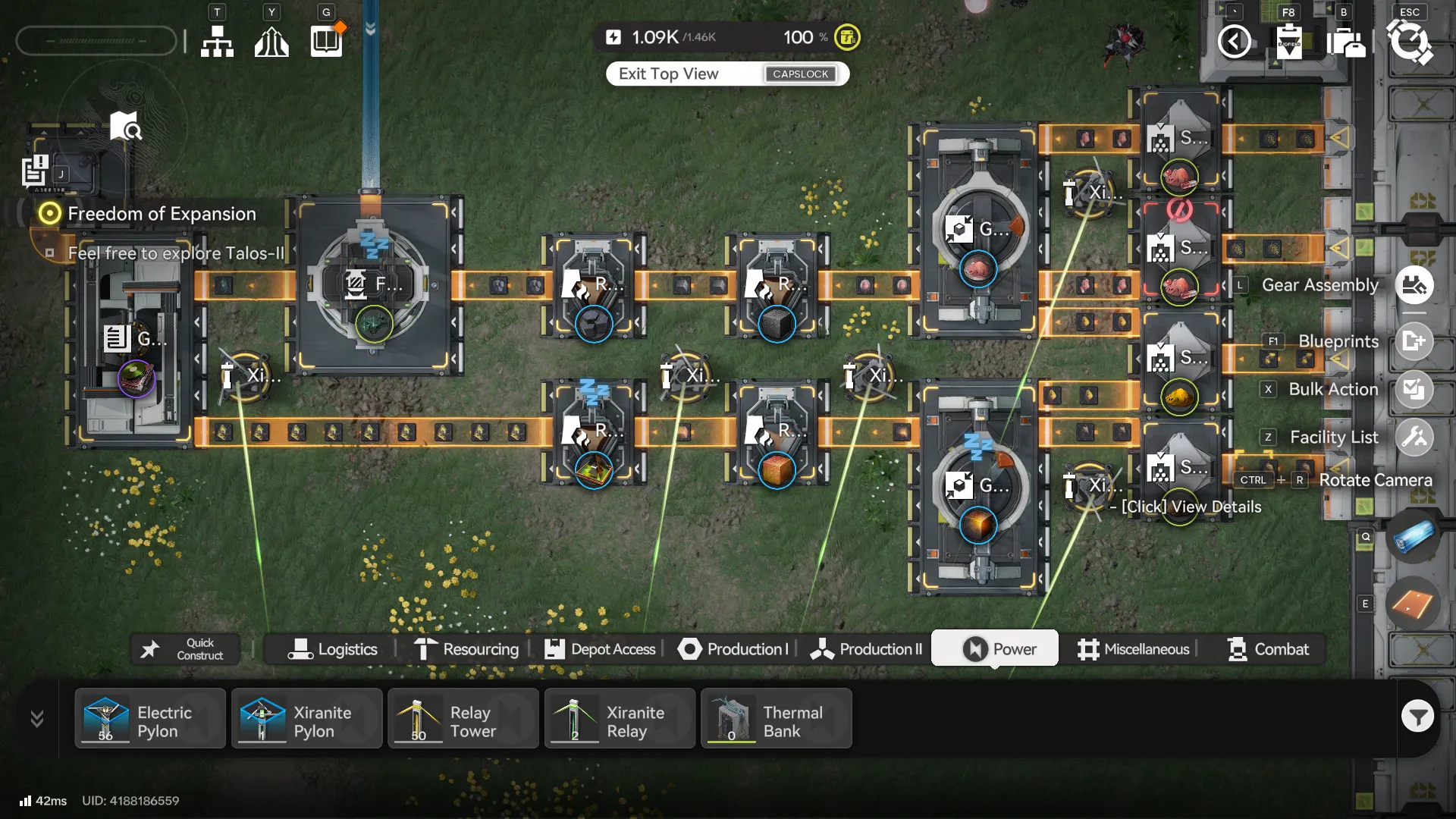The width and height of the screenshot is (1456, 819).
Task: Open the tech tree icon (T)
Action: pos(217,42)
